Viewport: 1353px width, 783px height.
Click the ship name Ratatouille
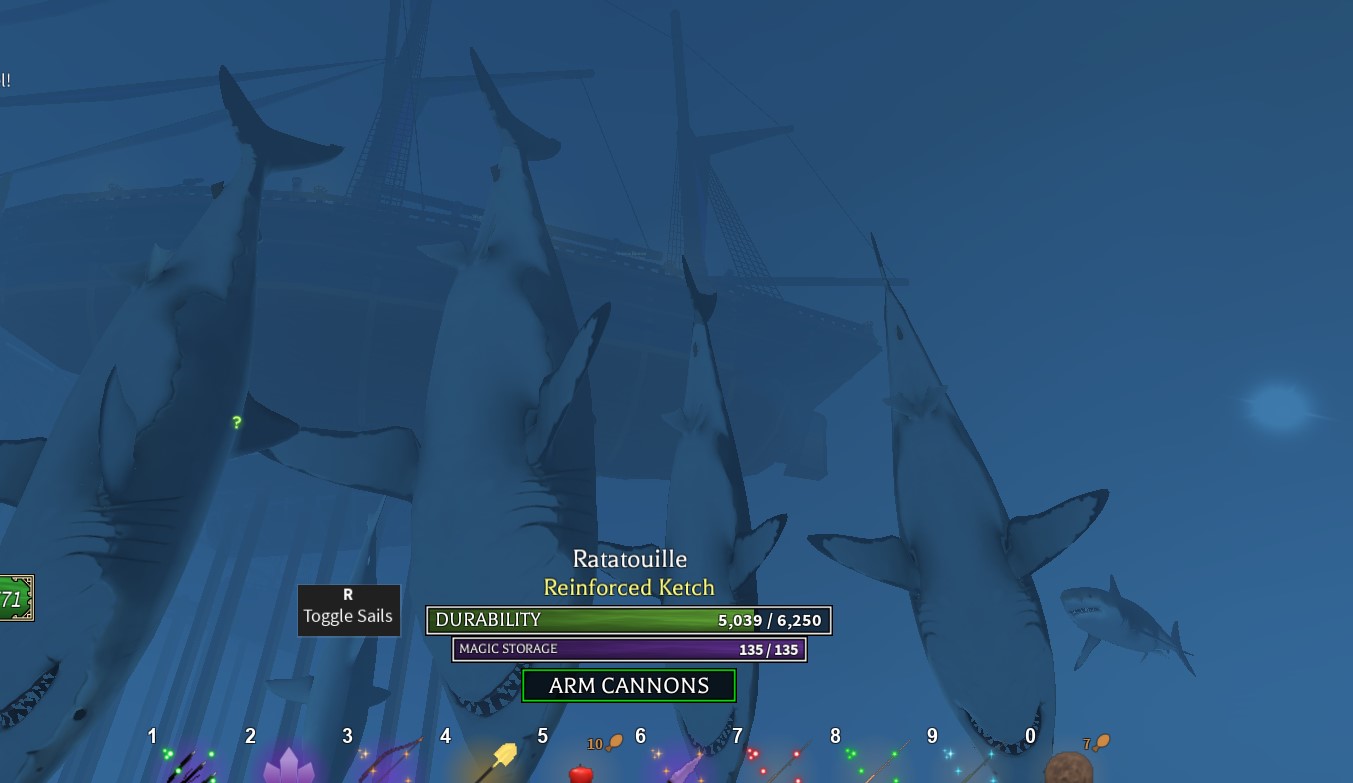coord(628,559)
